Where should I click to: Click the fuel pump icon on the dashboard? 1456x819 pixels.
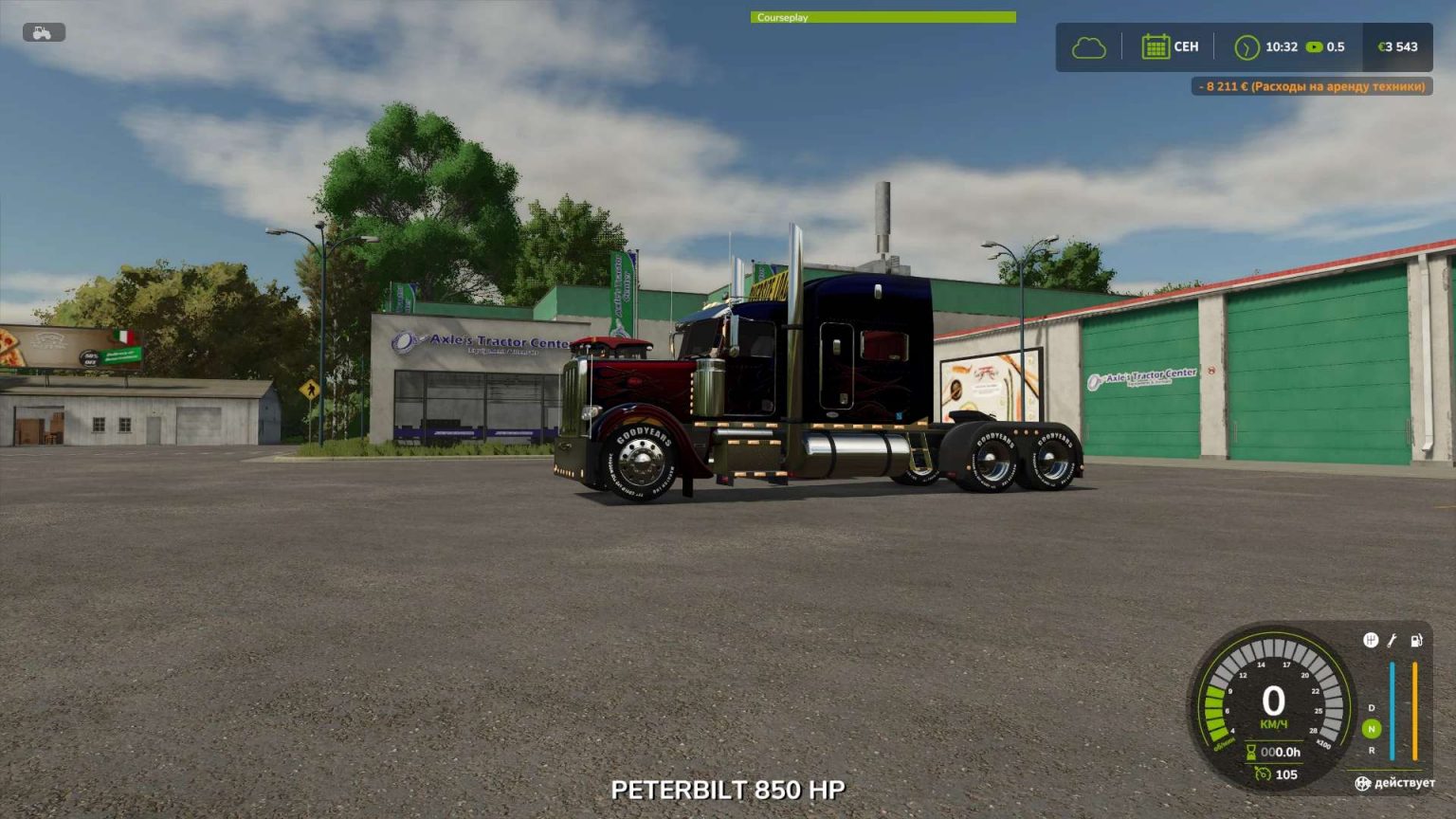(1416, 640)
